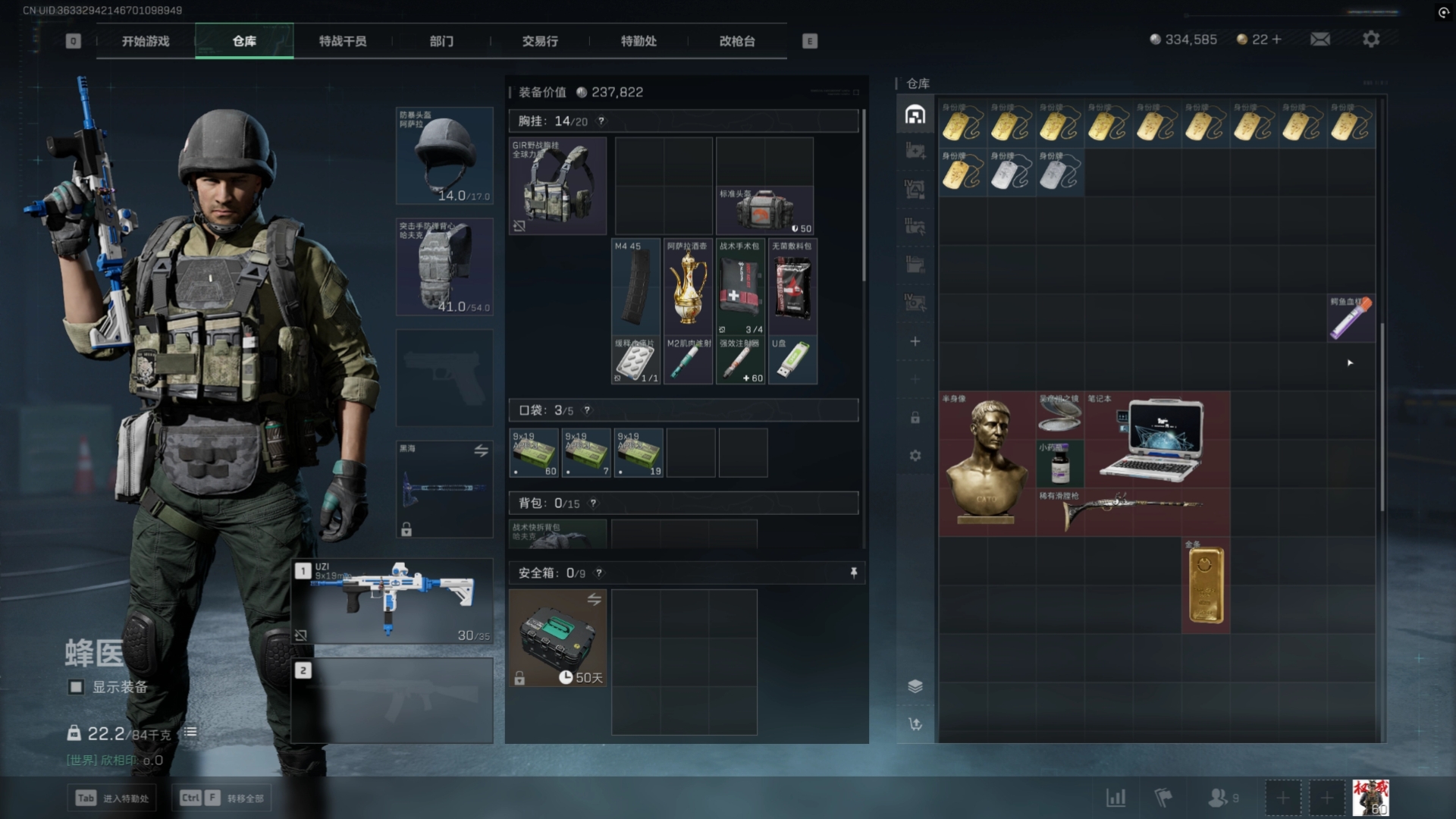The width and height of the screenshot is (1456, 819).
Task: Select the equipped helmet slot
Action: coord(444,156)
